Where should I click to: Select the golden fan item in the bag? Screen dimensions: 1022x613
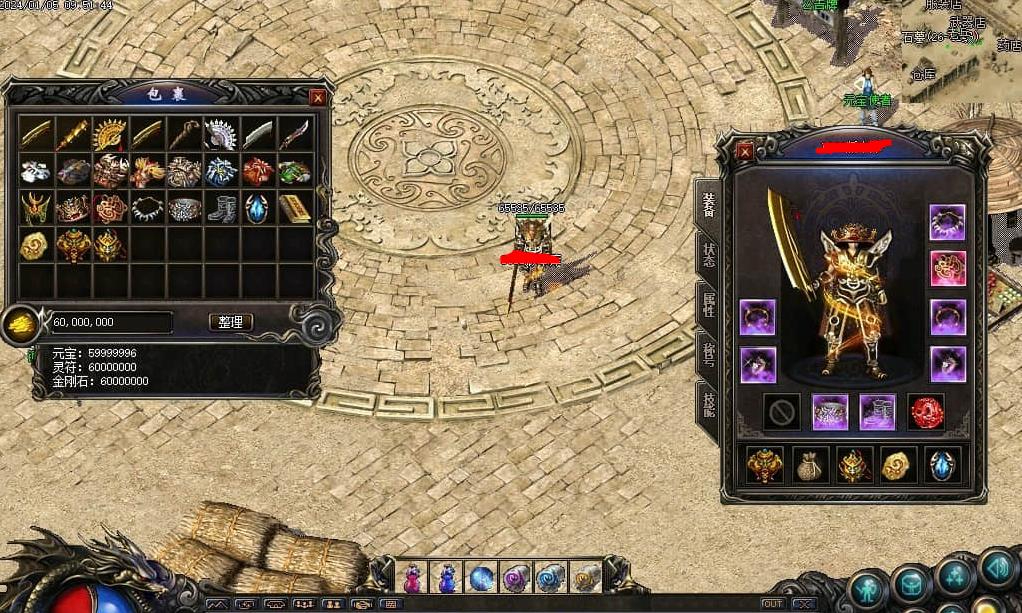(x=108, y=135)
